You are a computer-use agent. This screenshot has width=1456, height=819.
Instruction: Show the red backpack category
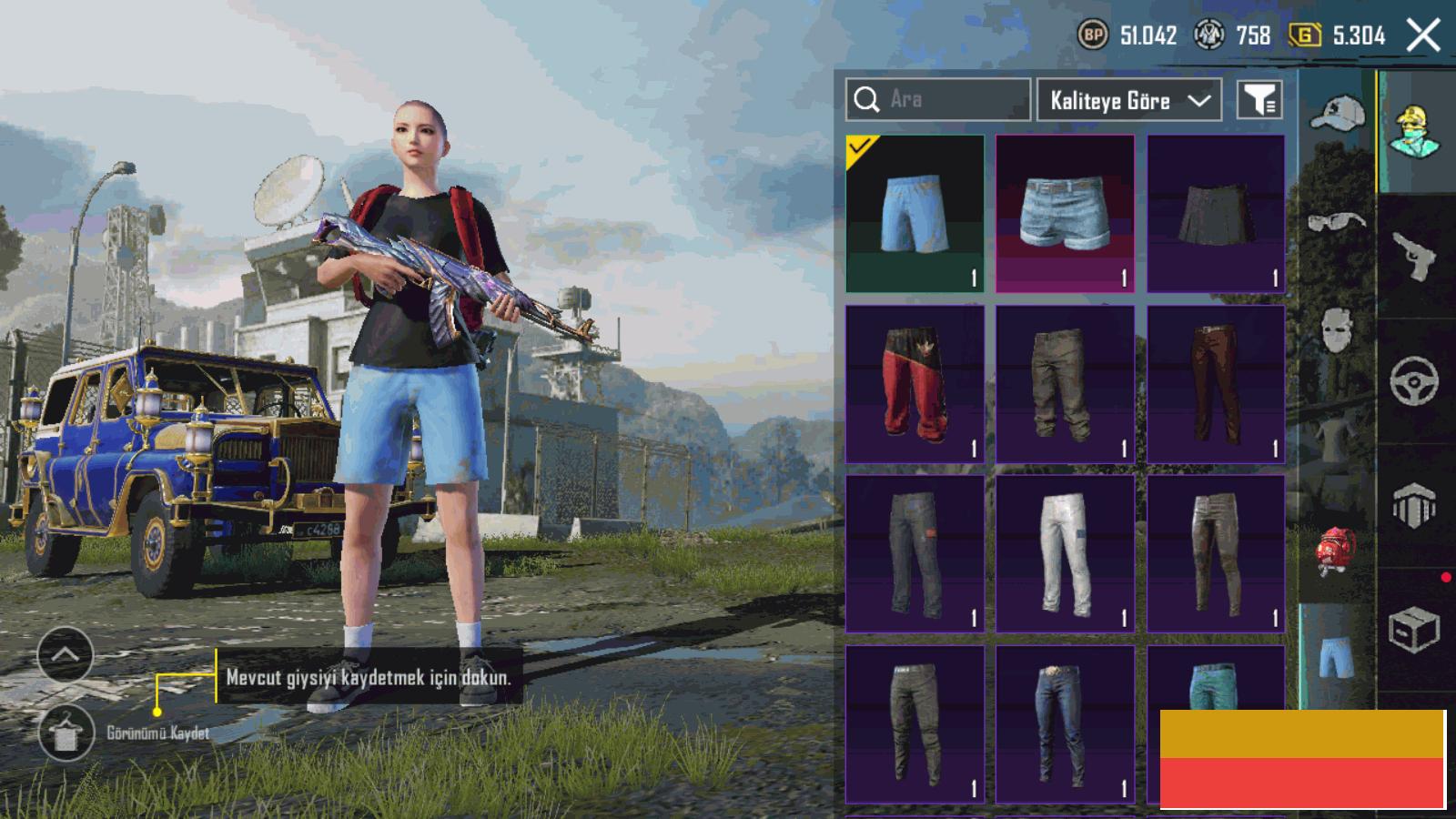pos(1335,551)
